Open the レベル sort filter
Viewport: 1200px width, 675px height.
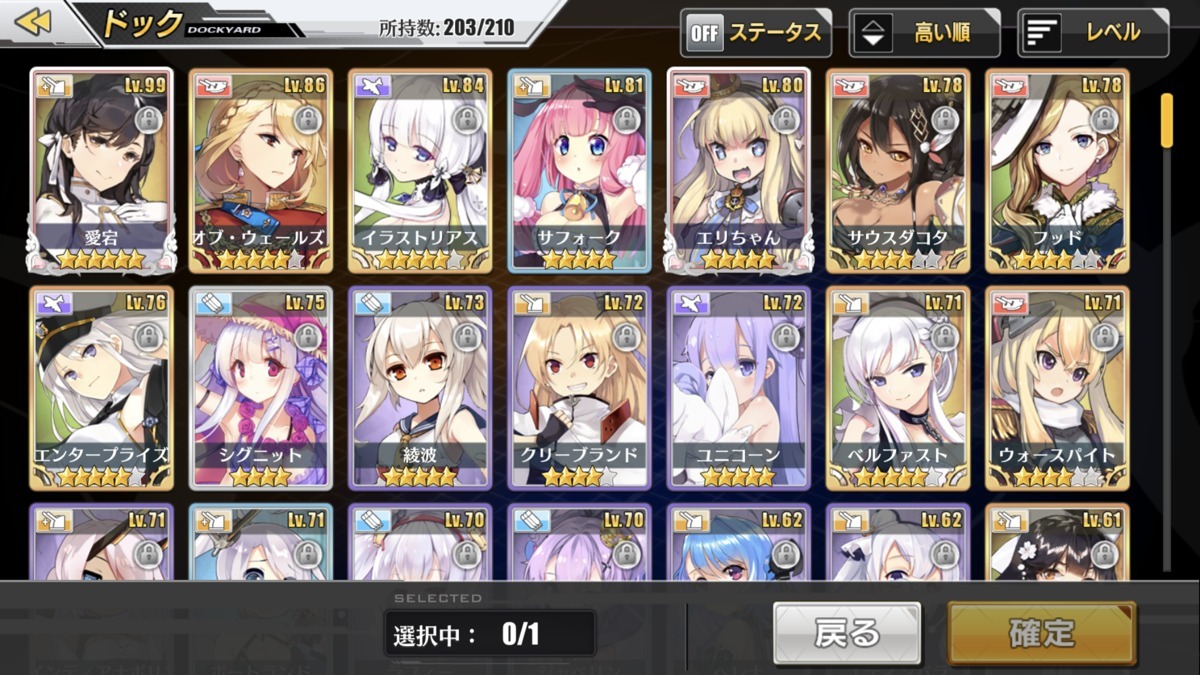pyautogui.click(x=1092, y=33)
